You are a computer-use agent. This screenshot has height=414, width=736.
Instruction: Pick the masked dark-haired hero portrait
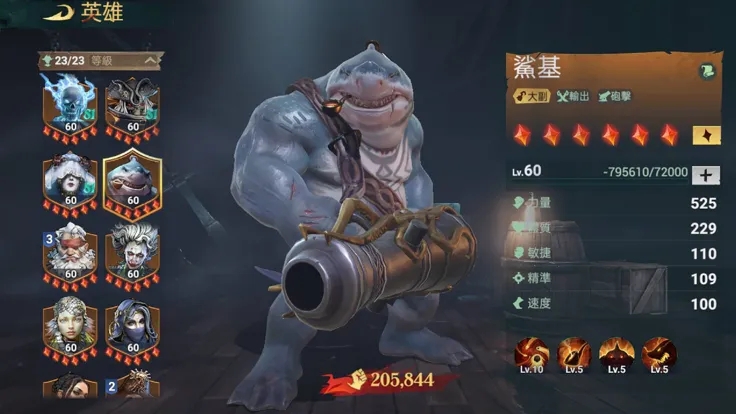(x=132, y=327)
